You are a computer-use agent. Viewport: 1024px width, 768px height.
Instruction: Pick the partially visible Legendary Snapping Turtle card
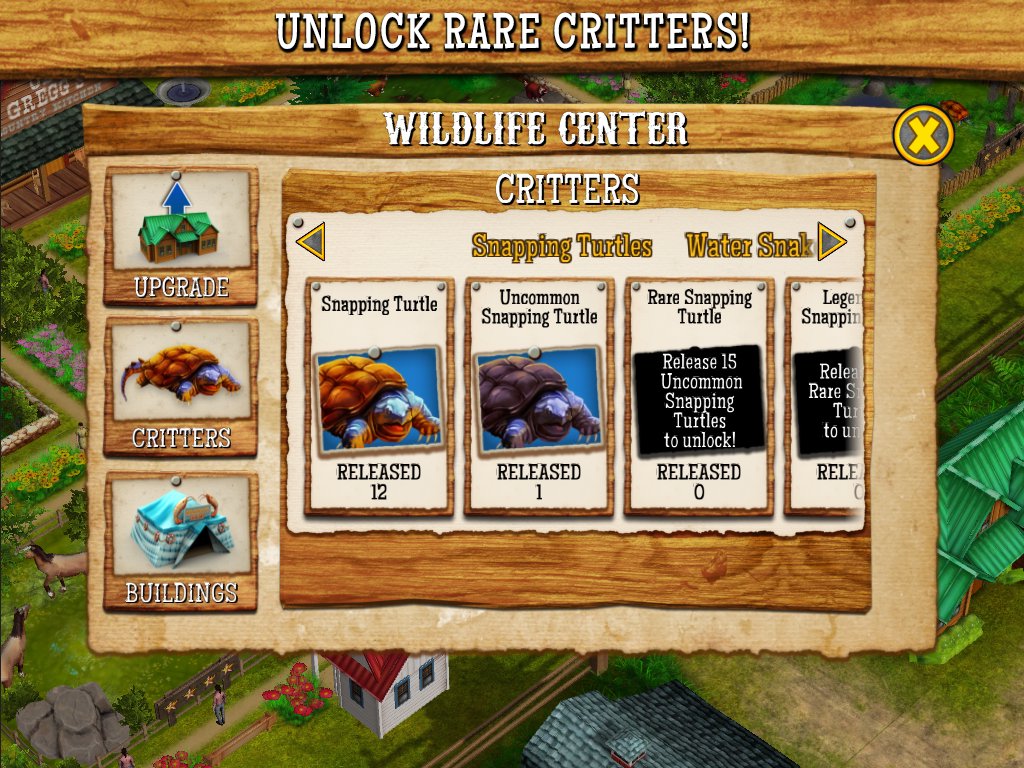(826, 396)
